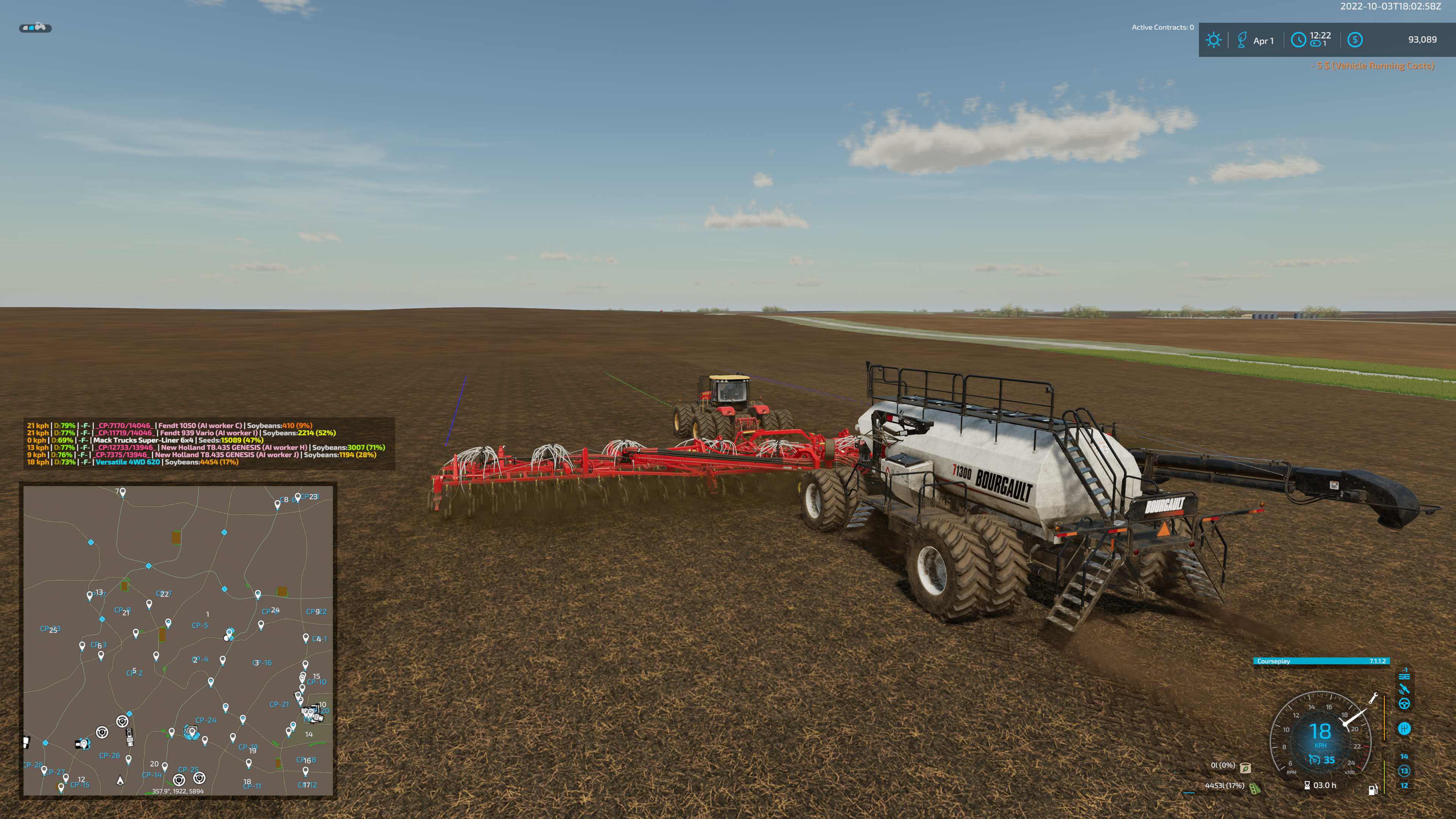1456x819 pixels.
Task: Click the soybean fill level icon
Action: pyautogui.click(x=1254, y=788)
